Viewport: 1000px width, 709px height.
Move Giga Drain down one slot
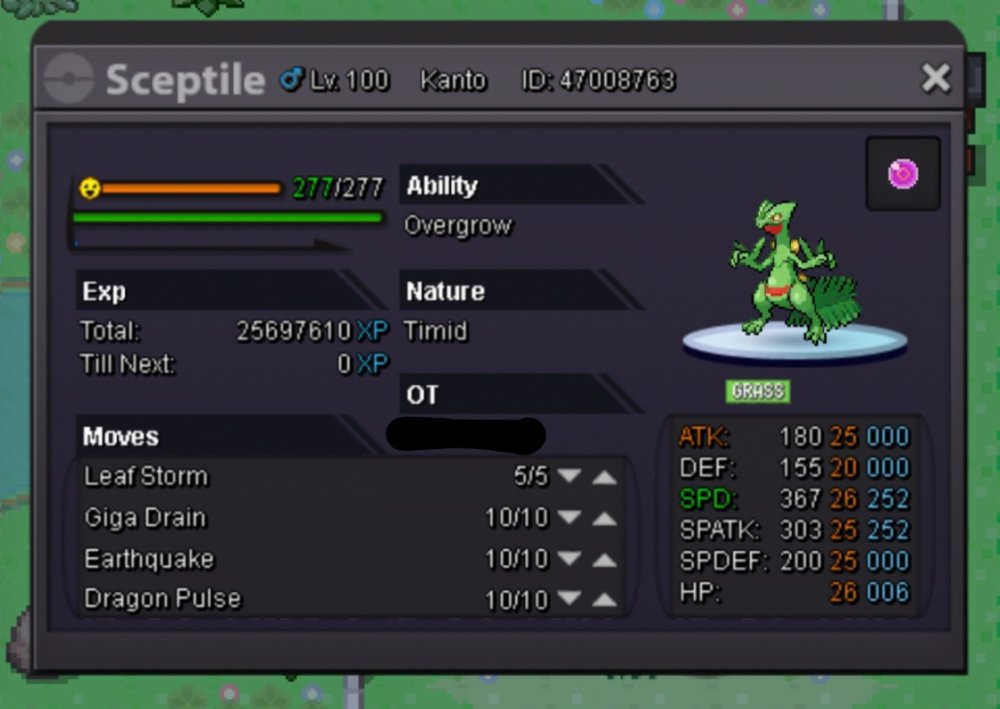click(570, 518)
